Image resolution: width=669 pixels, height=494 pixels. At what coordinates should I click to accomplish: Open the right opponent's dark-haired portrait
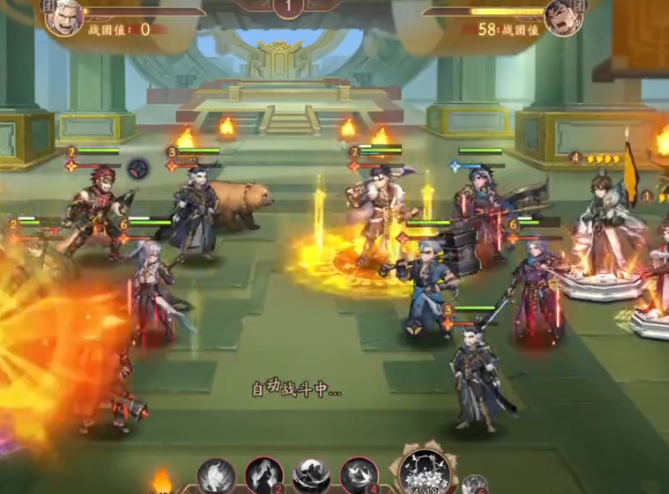pos(564,16)
